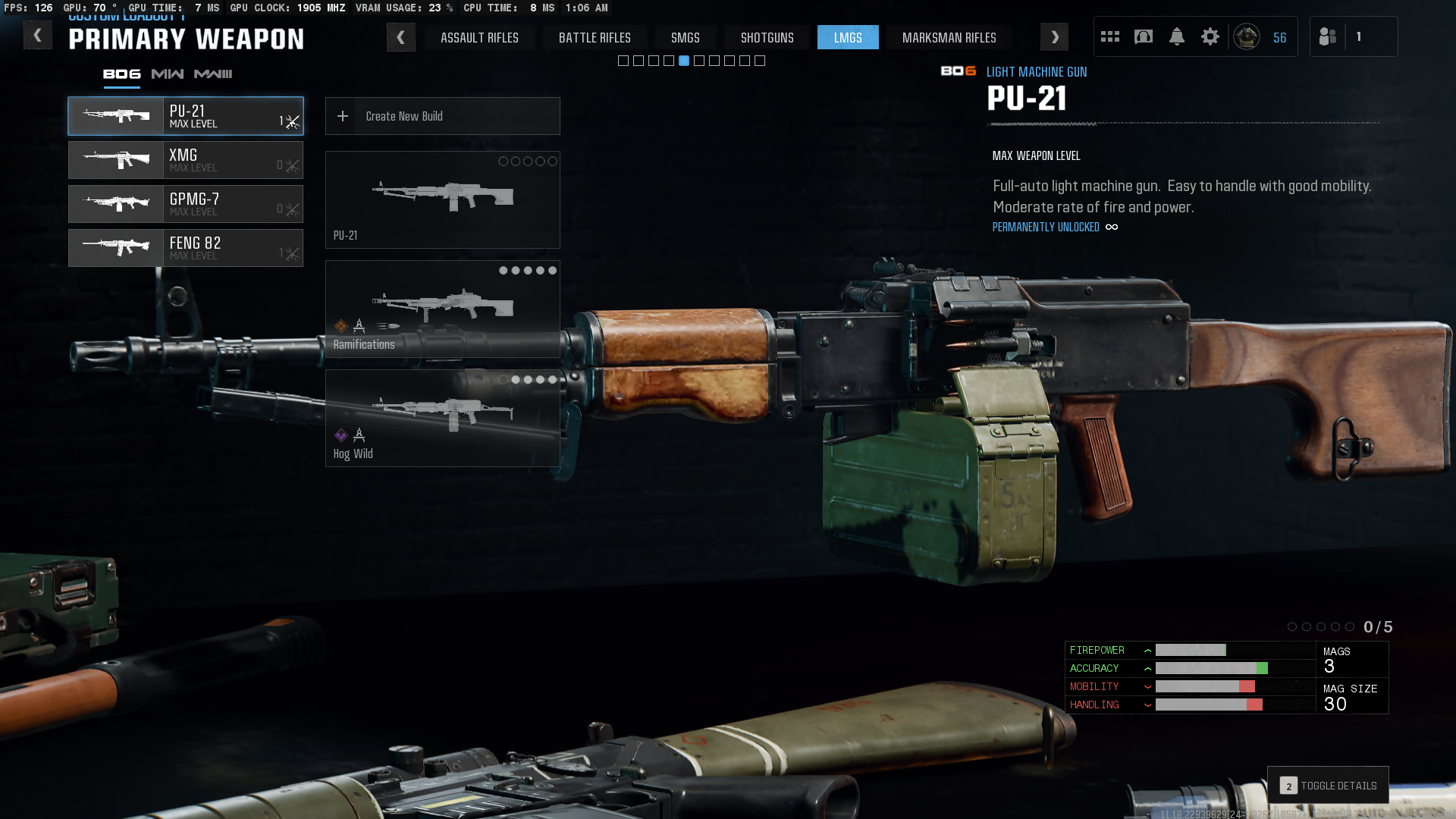Viewport: 1456px width, 819px height.
Task: Choose the Hog Wild blueprint build
Action: (443, 419)
